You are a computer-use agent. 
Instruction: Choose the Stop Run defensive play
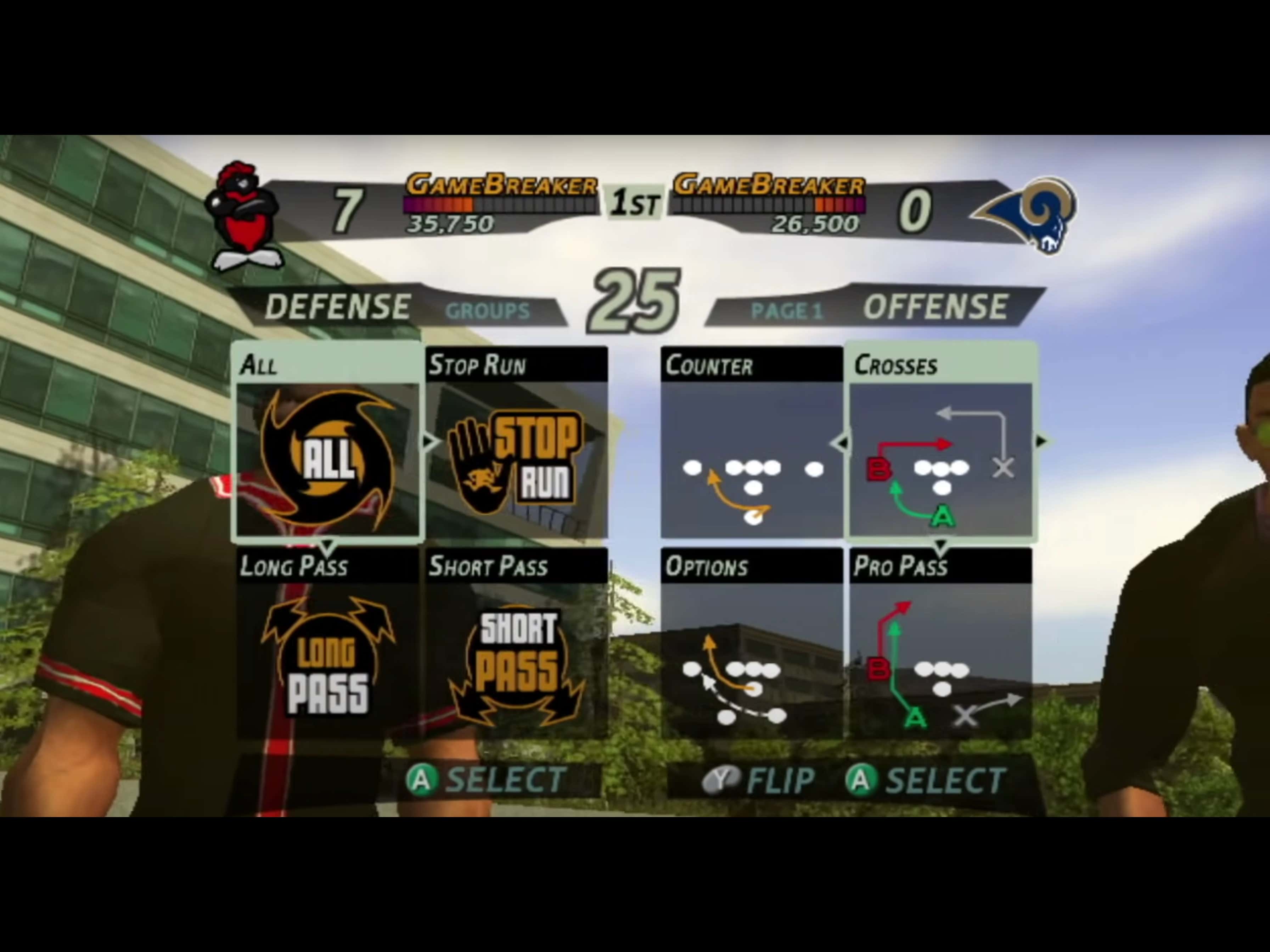(x=517, y=459)
